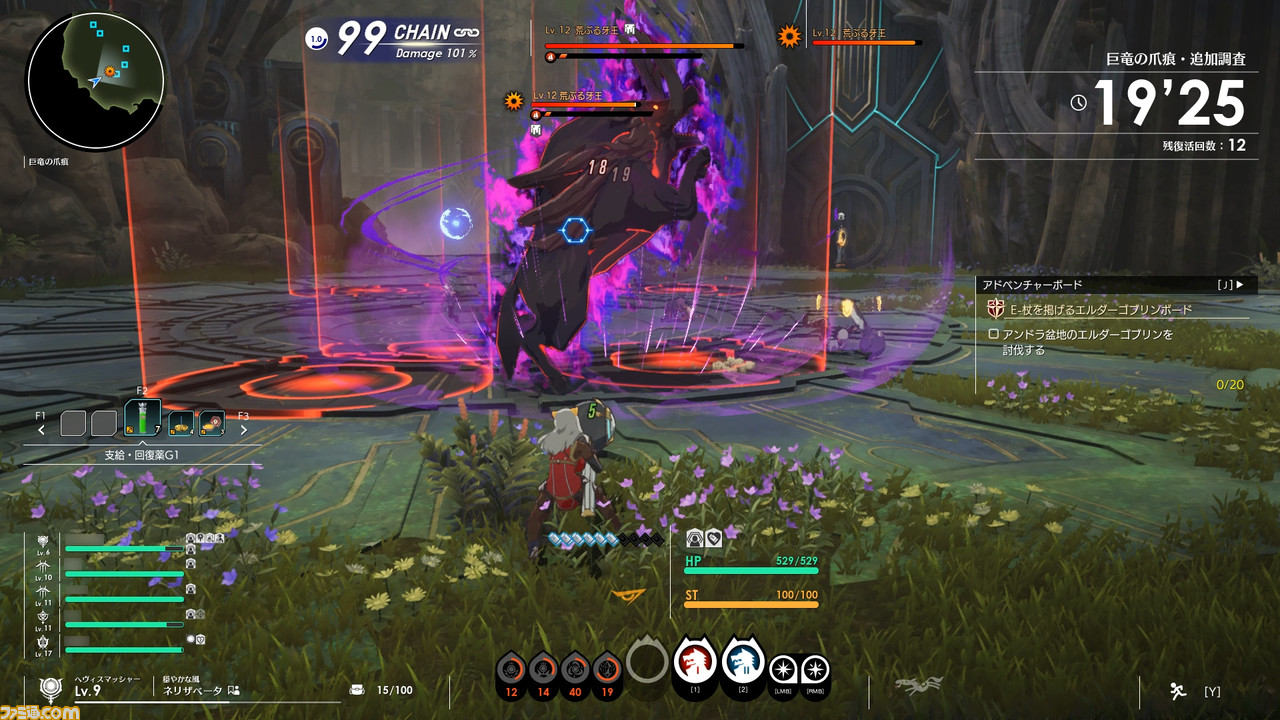This screenshot has width=1280, height=720.
Task: Activate the red wolf Imagine skill
Action: (x=694, y=662)
